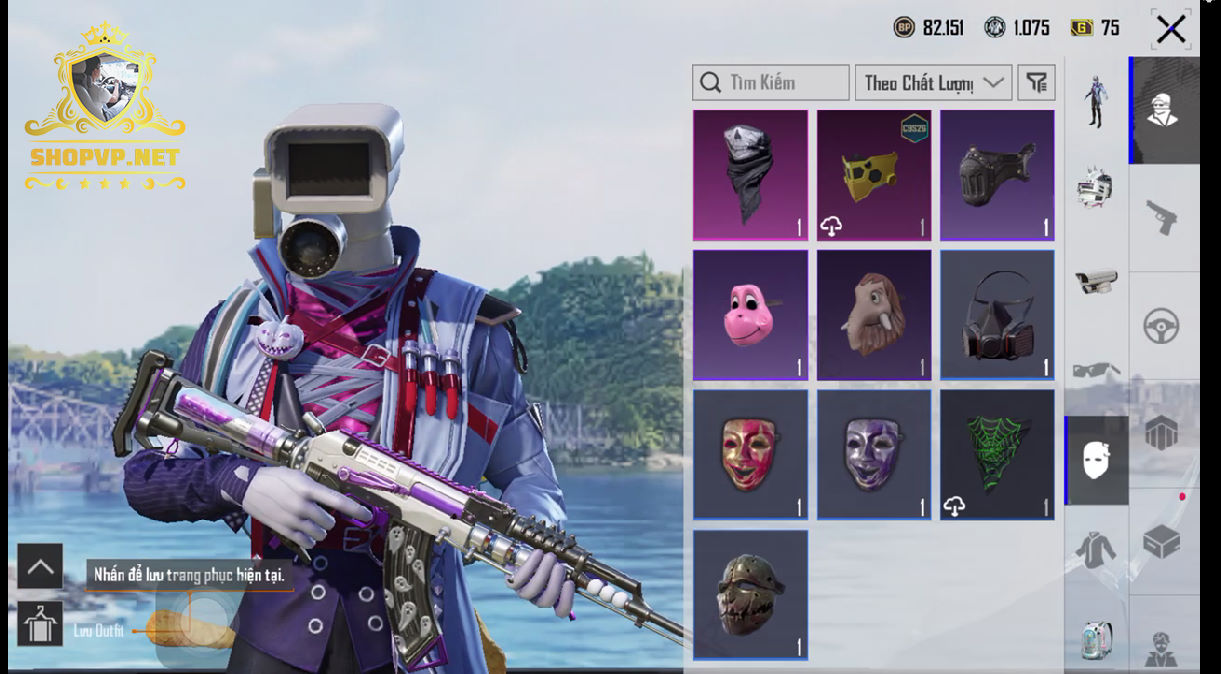Pick the brown mammoth mask
Viewport: 1221px width, 674px height.
pos(873,315)
